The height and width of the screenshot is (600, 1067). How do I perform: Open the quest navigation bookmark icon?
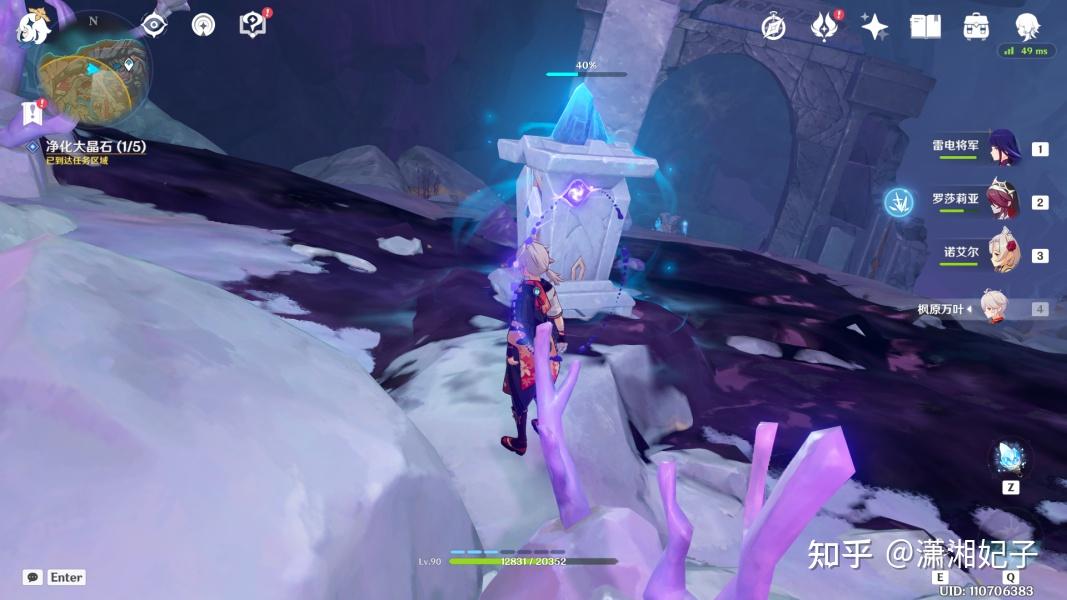tap(32, 113)
